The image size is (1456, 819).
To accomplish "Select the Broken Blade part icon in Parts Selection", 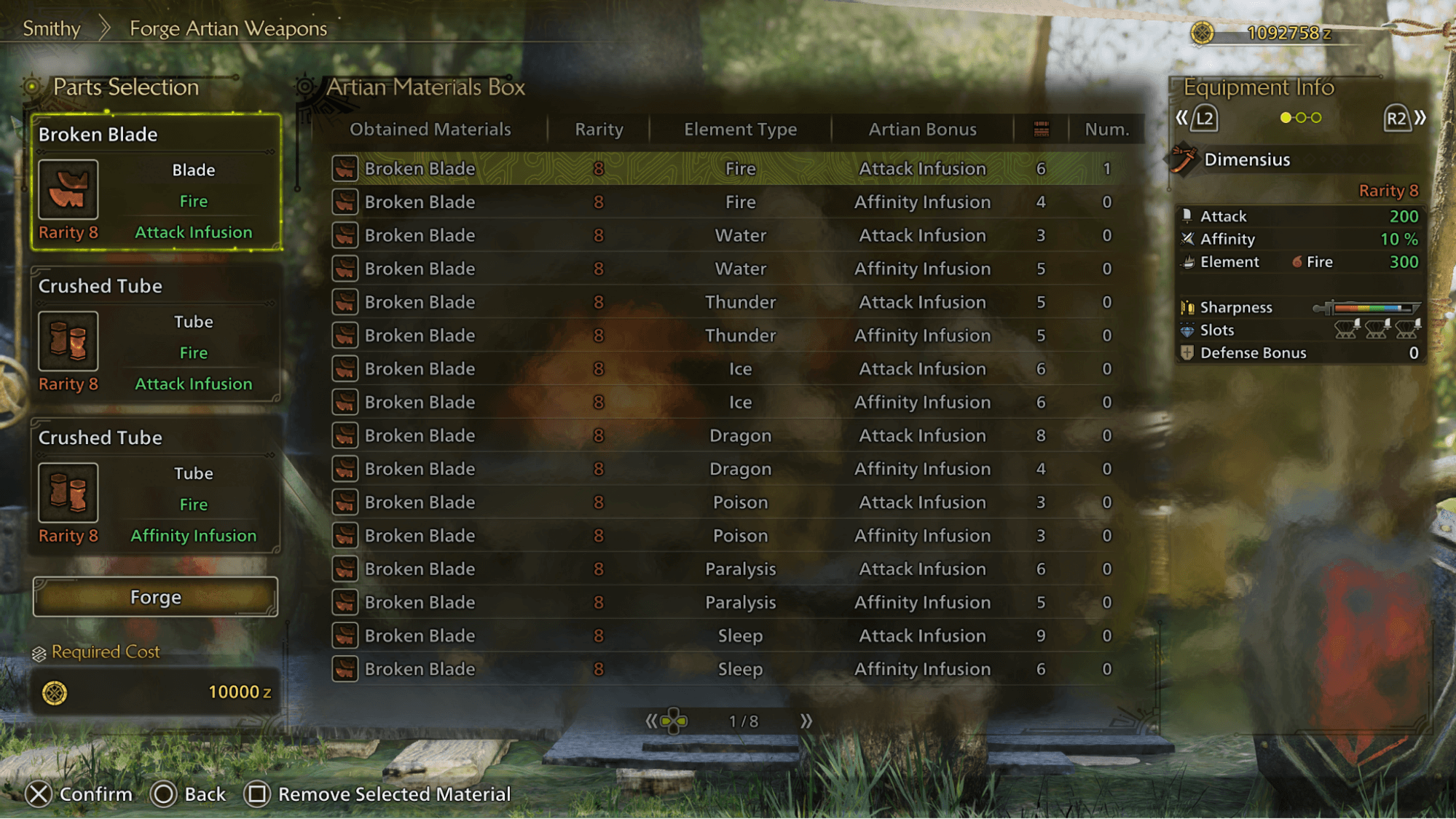I will 68,190.
